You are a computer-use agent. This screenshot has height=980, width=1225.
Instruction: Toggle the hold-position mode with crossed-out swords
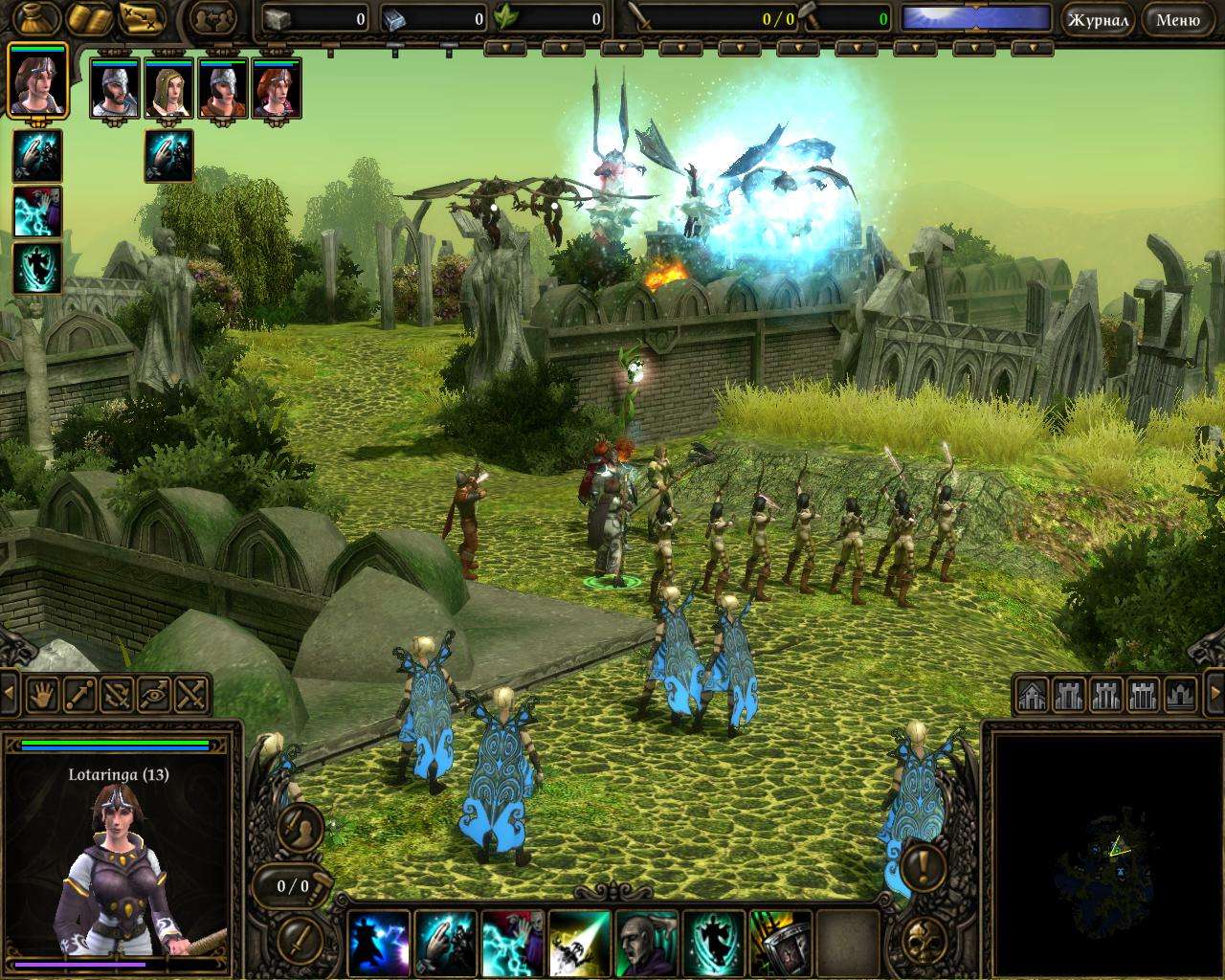coord(115,697)
